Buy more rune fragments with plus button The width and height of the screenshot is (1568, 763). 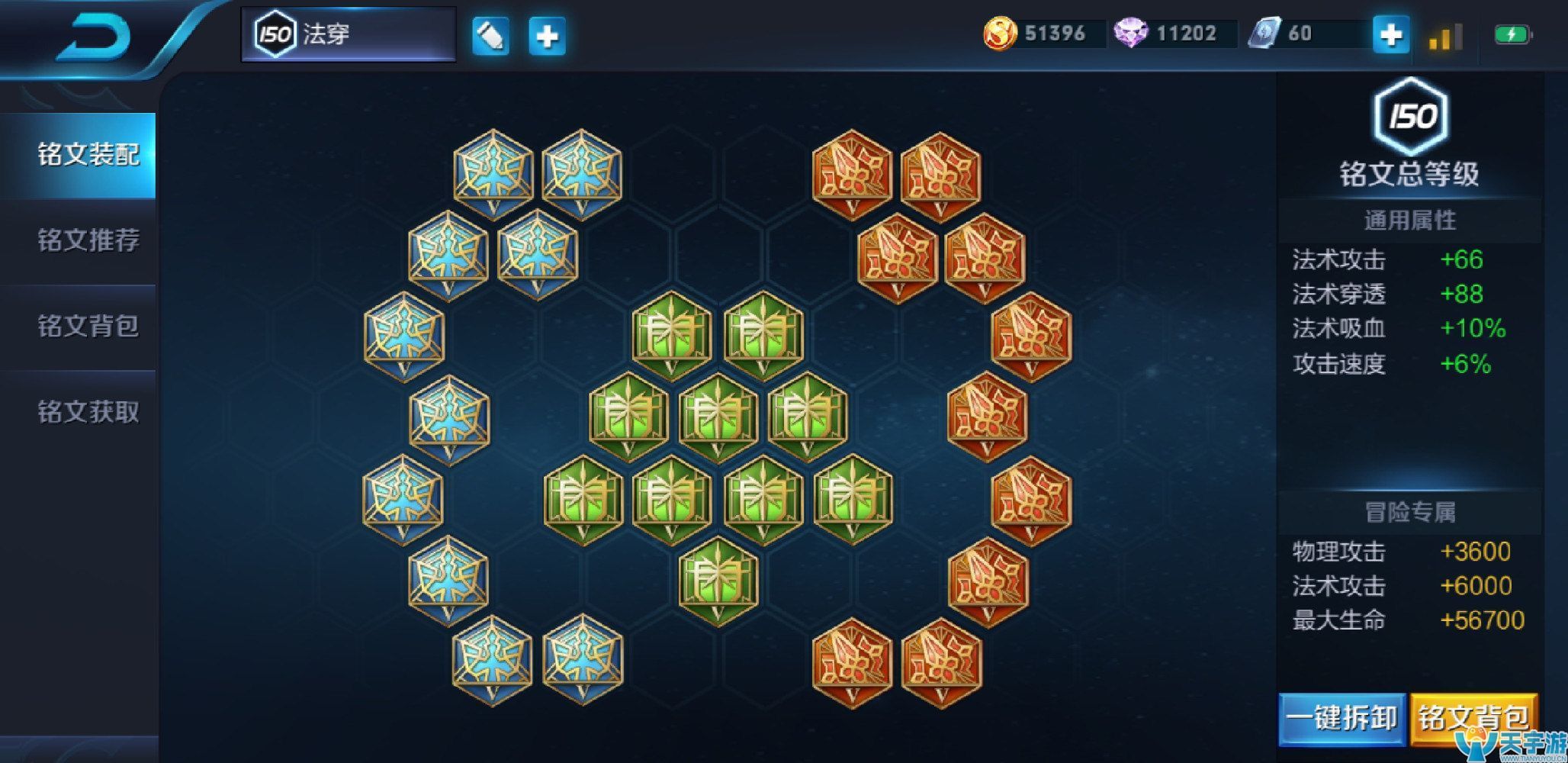click(1390, 34)
